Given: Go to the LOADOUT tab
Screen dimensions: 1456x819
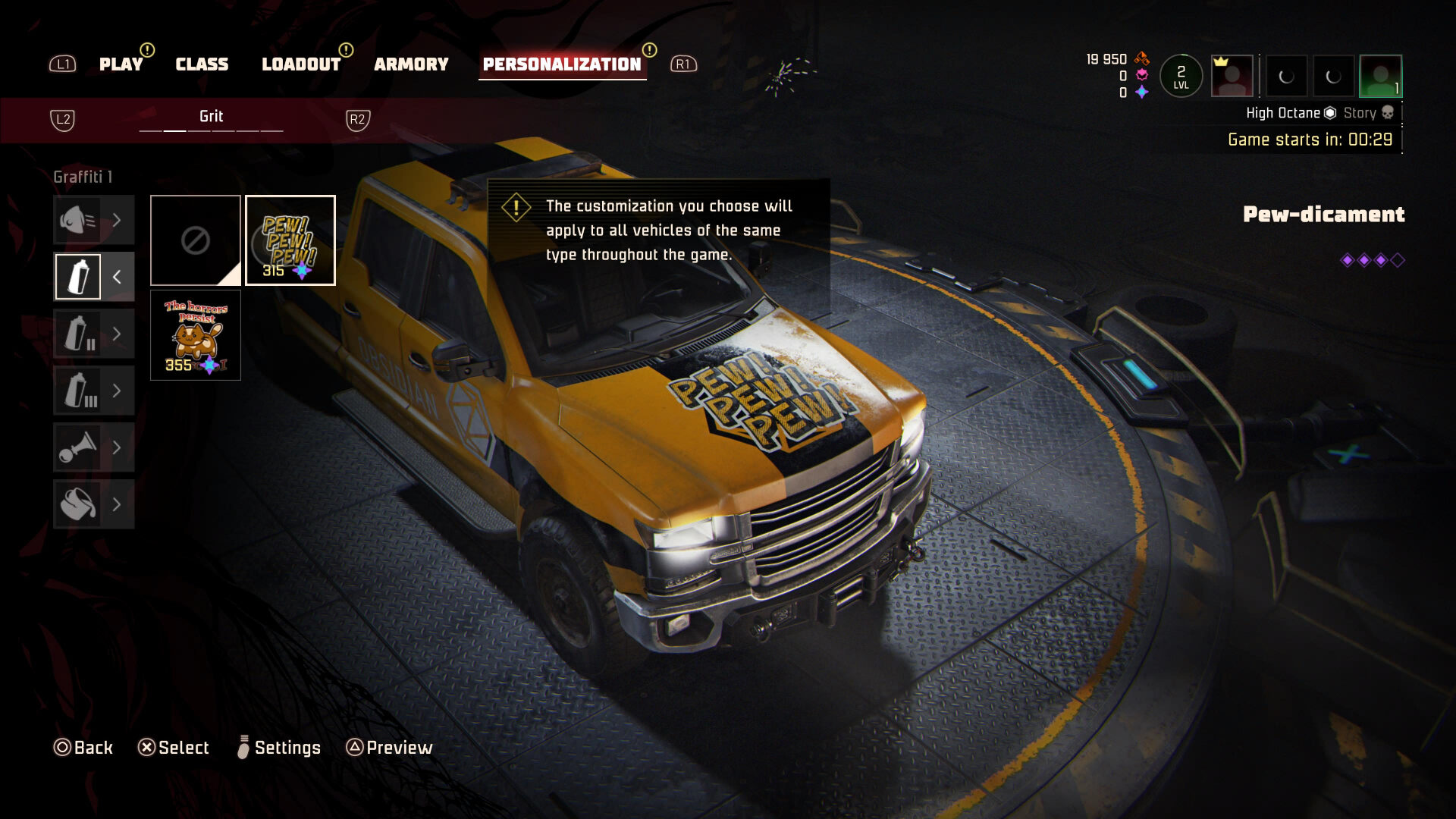Looking at the screenshot, I should click(301, 64).
